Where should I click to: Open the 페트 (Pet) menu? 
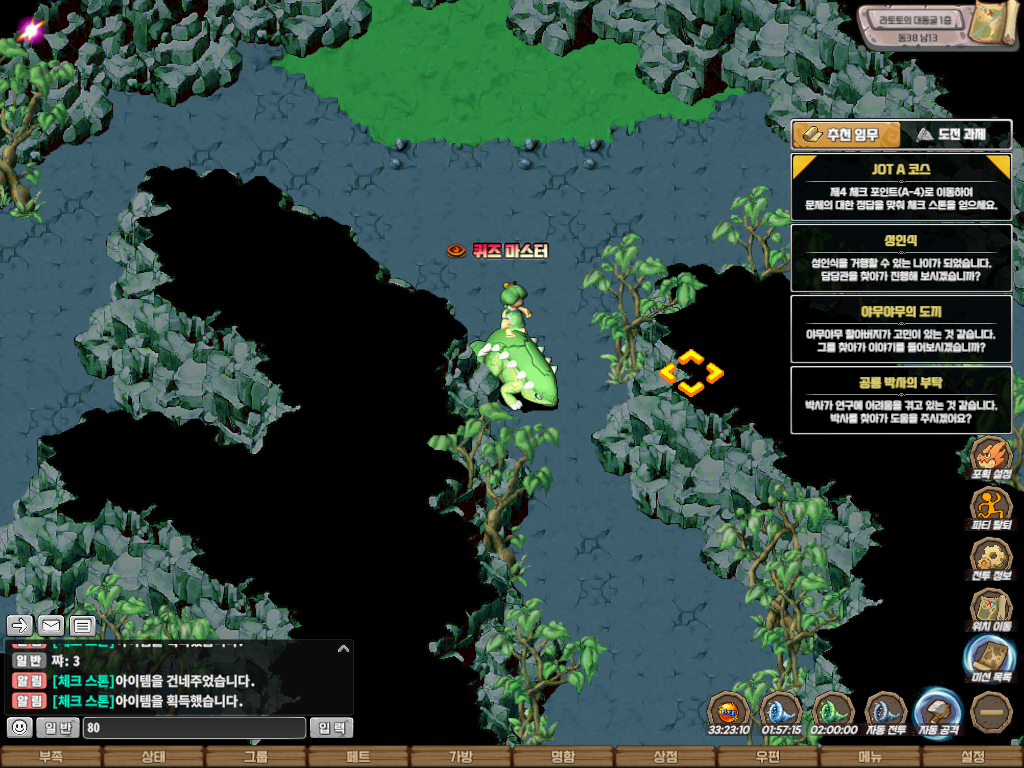click(x=358, y=757)
